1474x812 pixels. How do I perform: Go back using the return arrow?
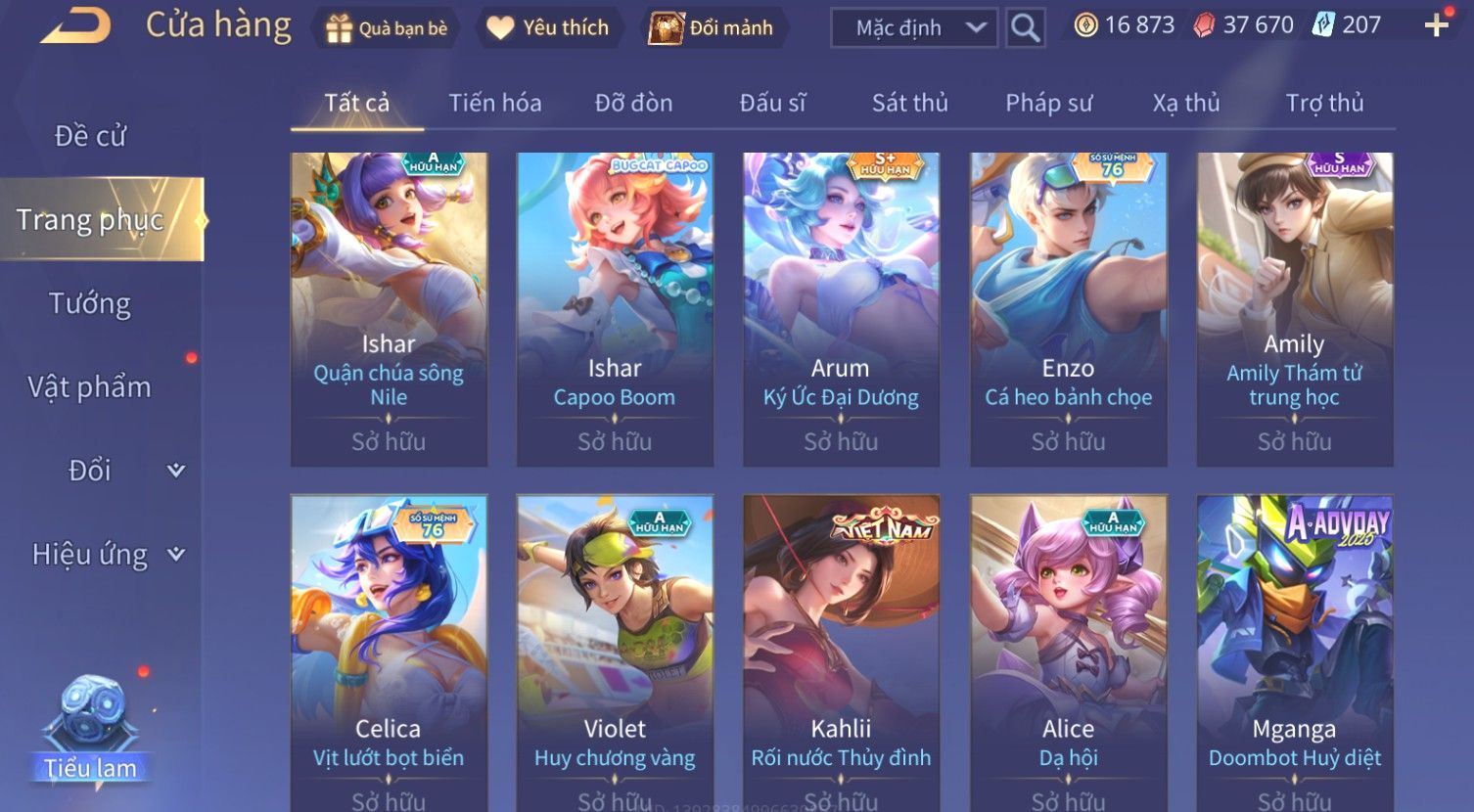click(x=74, y=26)
